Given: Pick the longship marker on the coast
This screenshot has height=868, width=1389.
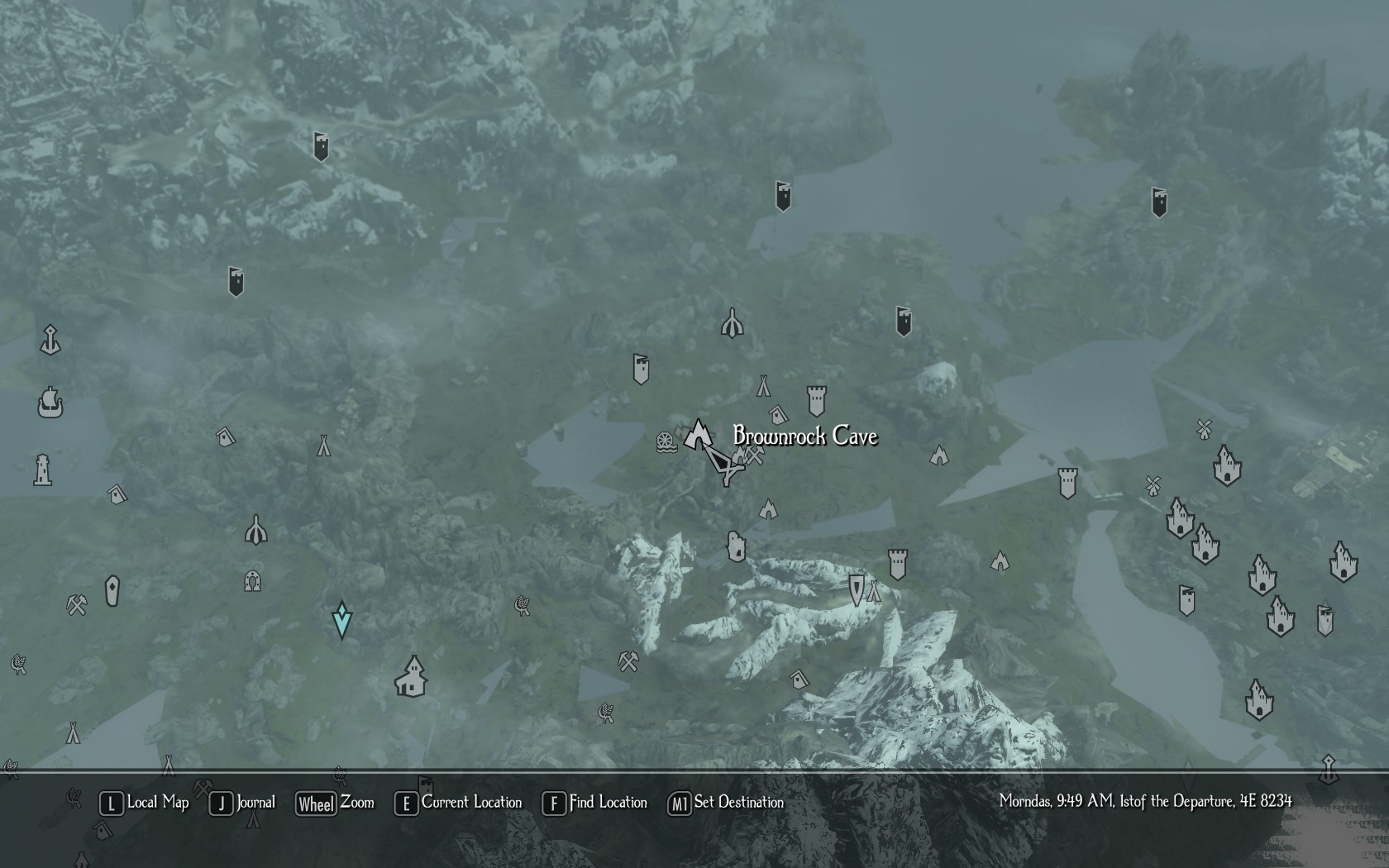Looking at the screenshot, I should pos(50,403).
